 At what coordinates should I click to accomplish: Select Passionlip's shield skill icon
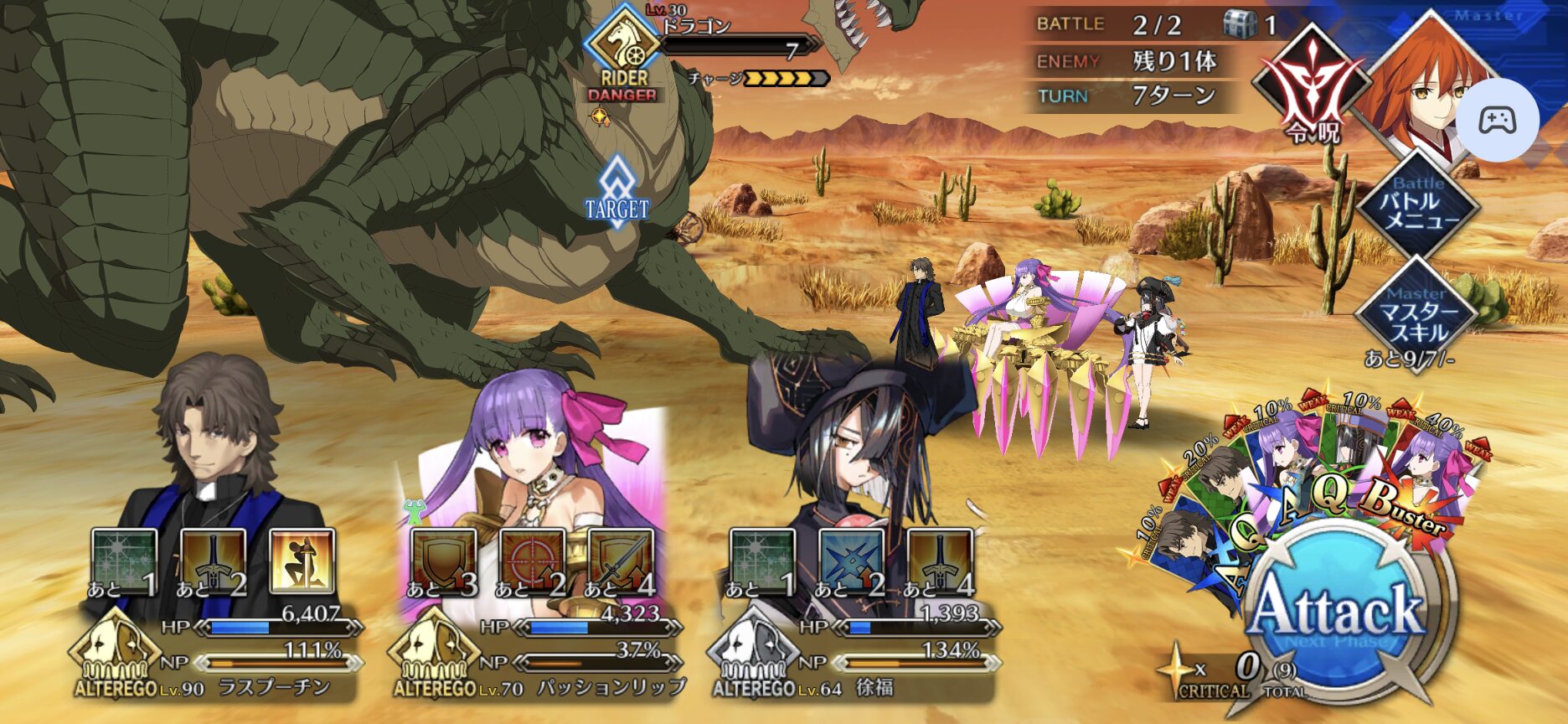click(444, 560)
